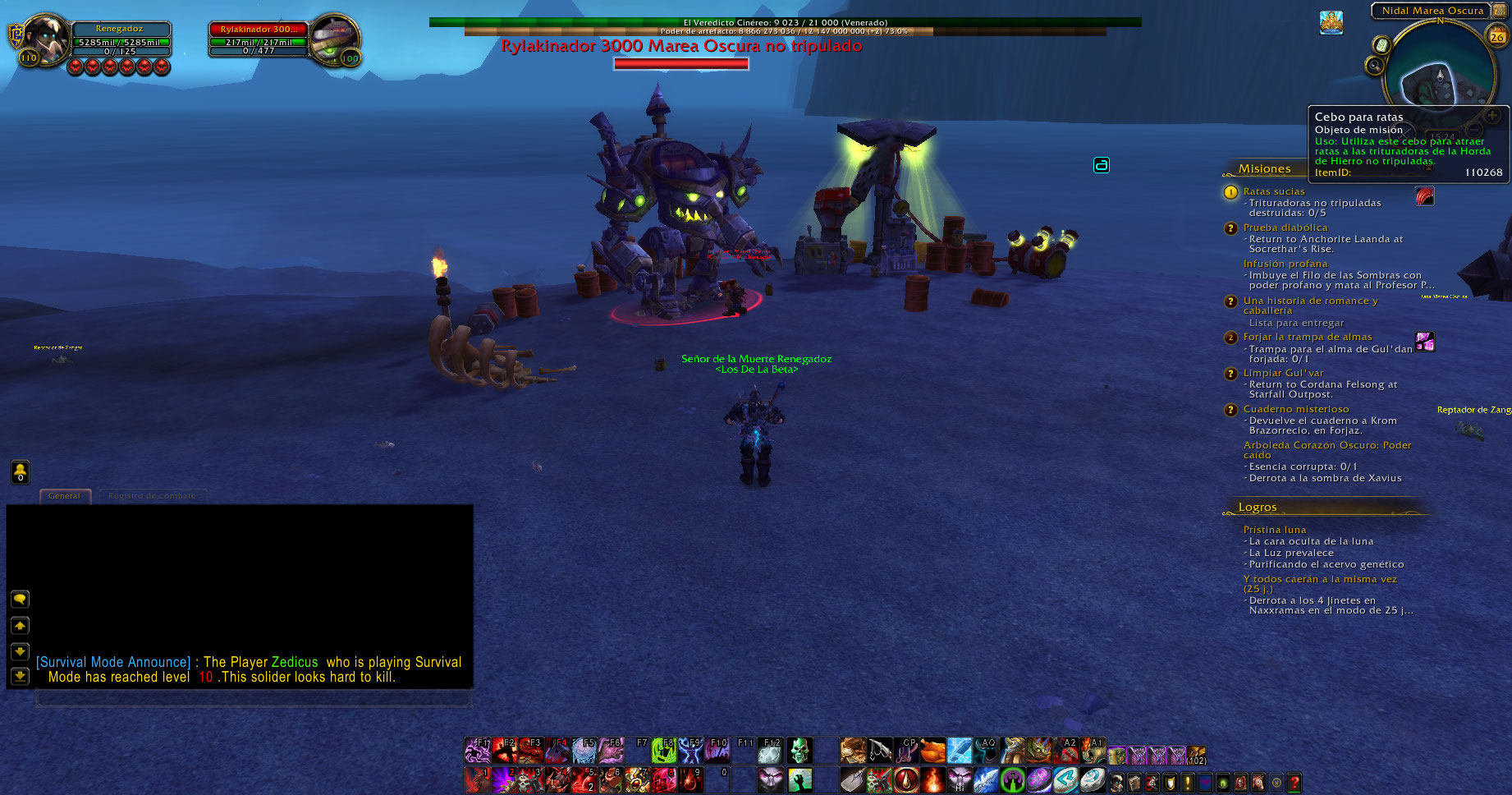Activate the F8 green glowing ability
Image resolution: width=1512 pixels, height=795 pixels.
coord(663,750)
